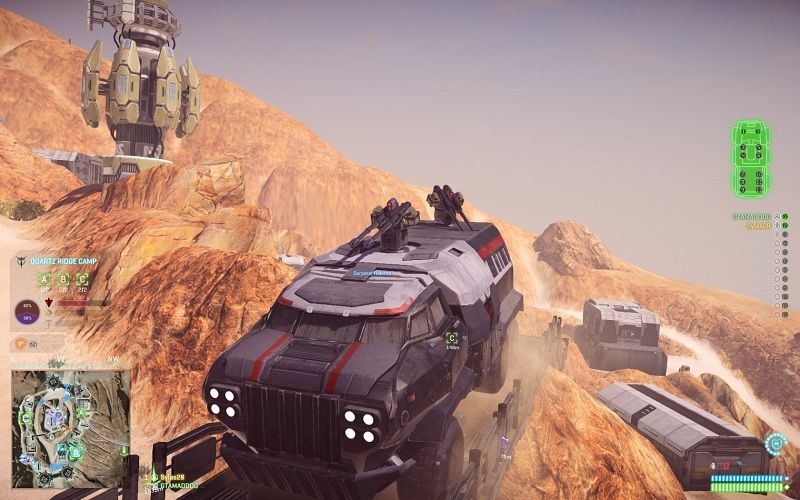This screenshot has height=500, width=800.
Task: Select Sylas28 in the vehicle occupant list
Action: [x=758, y=226]
